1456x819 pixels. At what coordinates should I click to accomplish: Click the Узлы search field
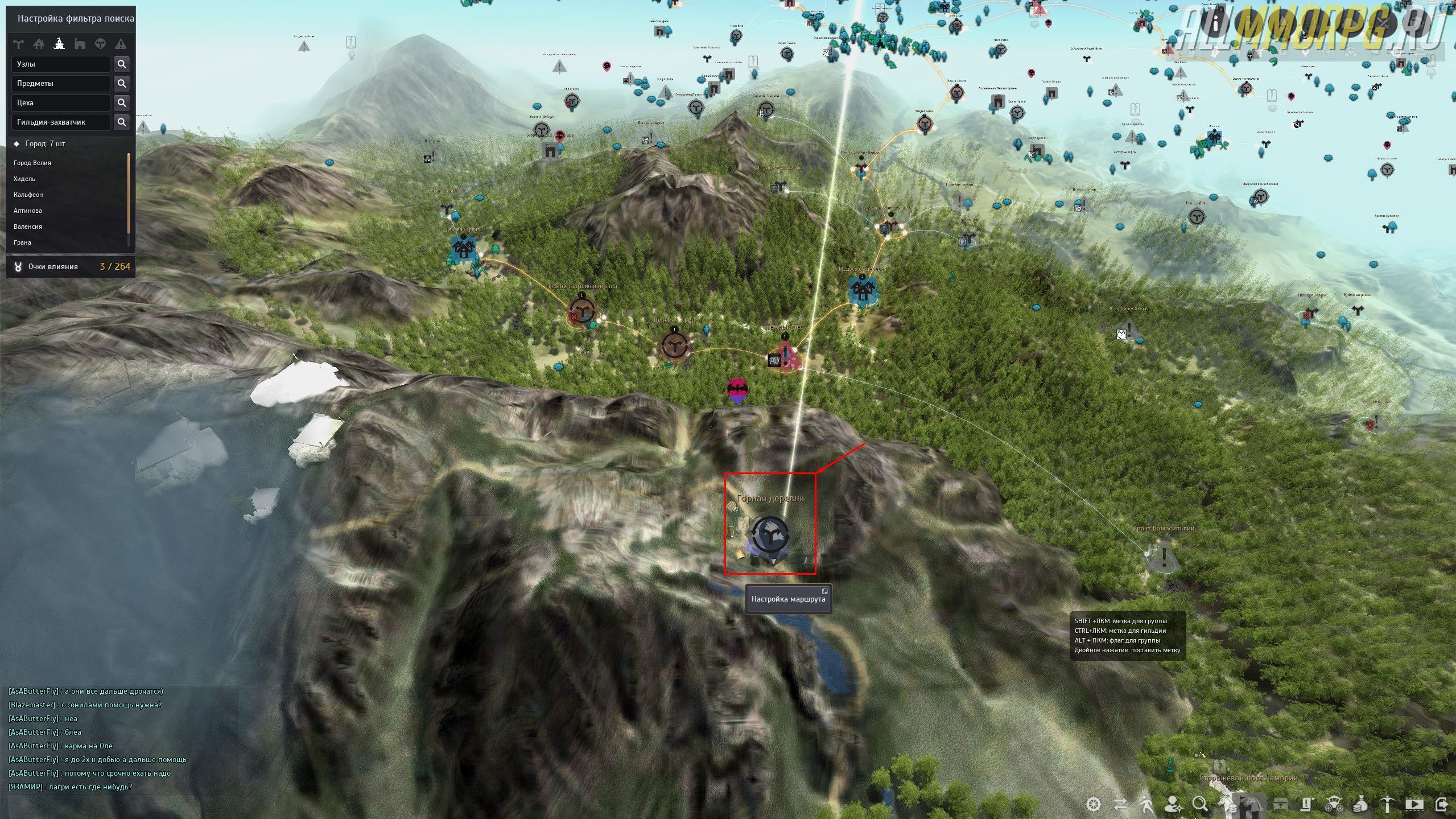tap(60, 64)
